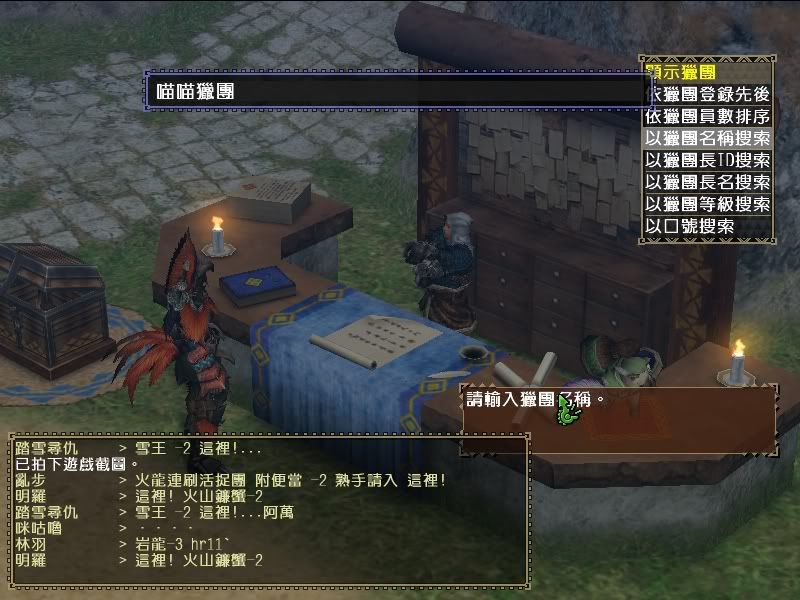Select 以獵團名稱搜索 search option

(708, 138)
